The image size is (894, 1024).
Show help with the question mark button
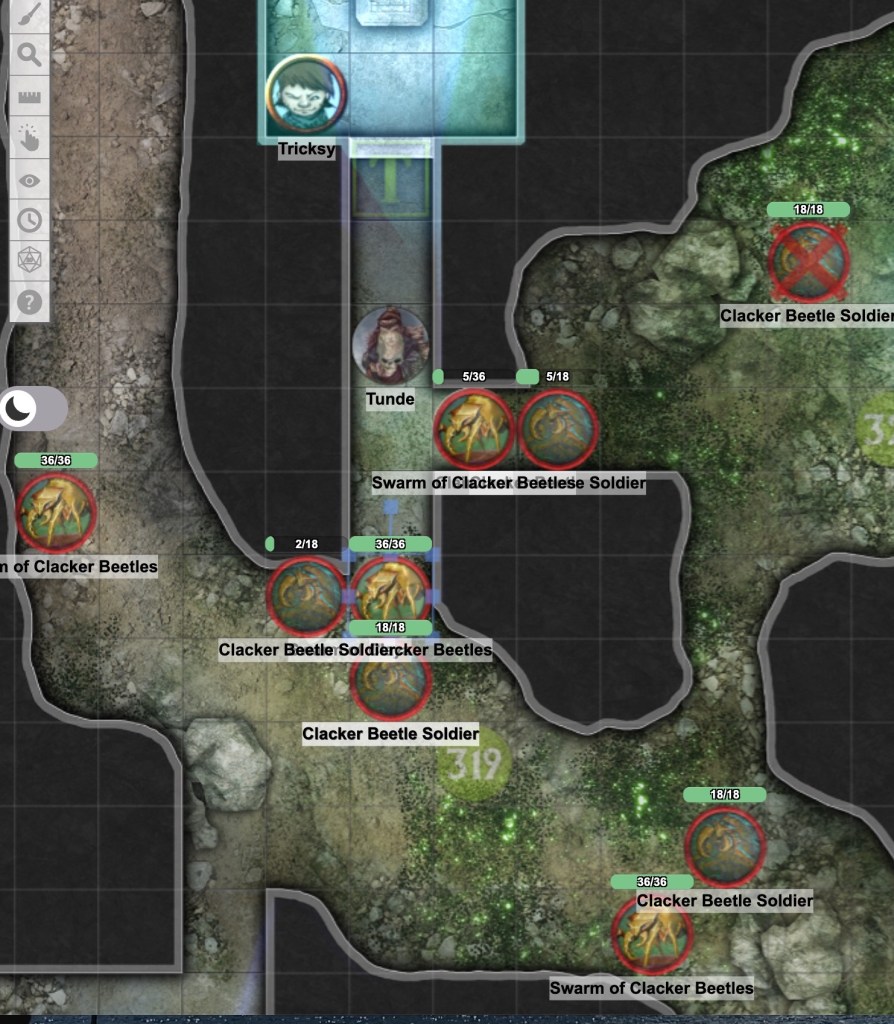pos(30,301)
